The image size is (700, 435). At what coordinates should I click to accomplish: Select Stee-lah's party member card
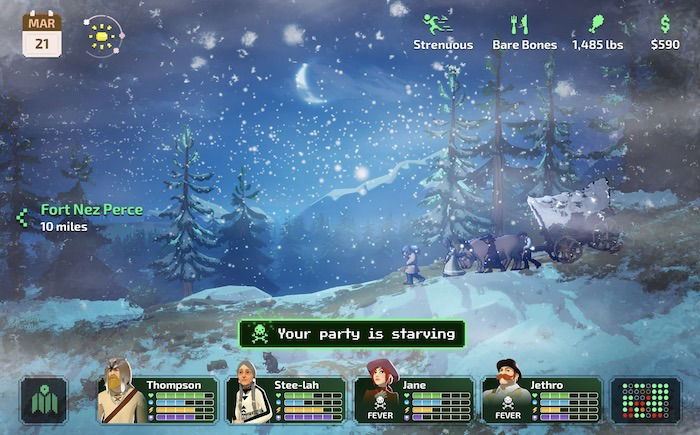pyautogui.click(x=285, y=400)
